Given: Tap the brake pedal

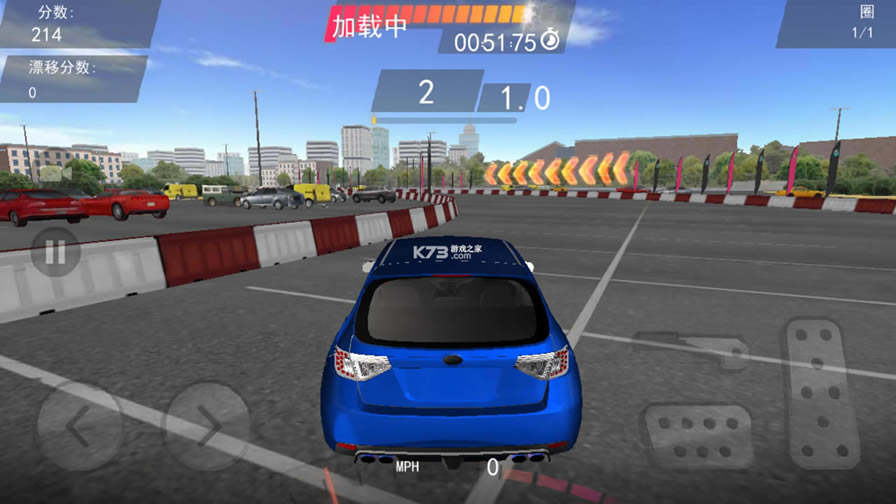Looking at the screenshot, I should pos(697,436).
